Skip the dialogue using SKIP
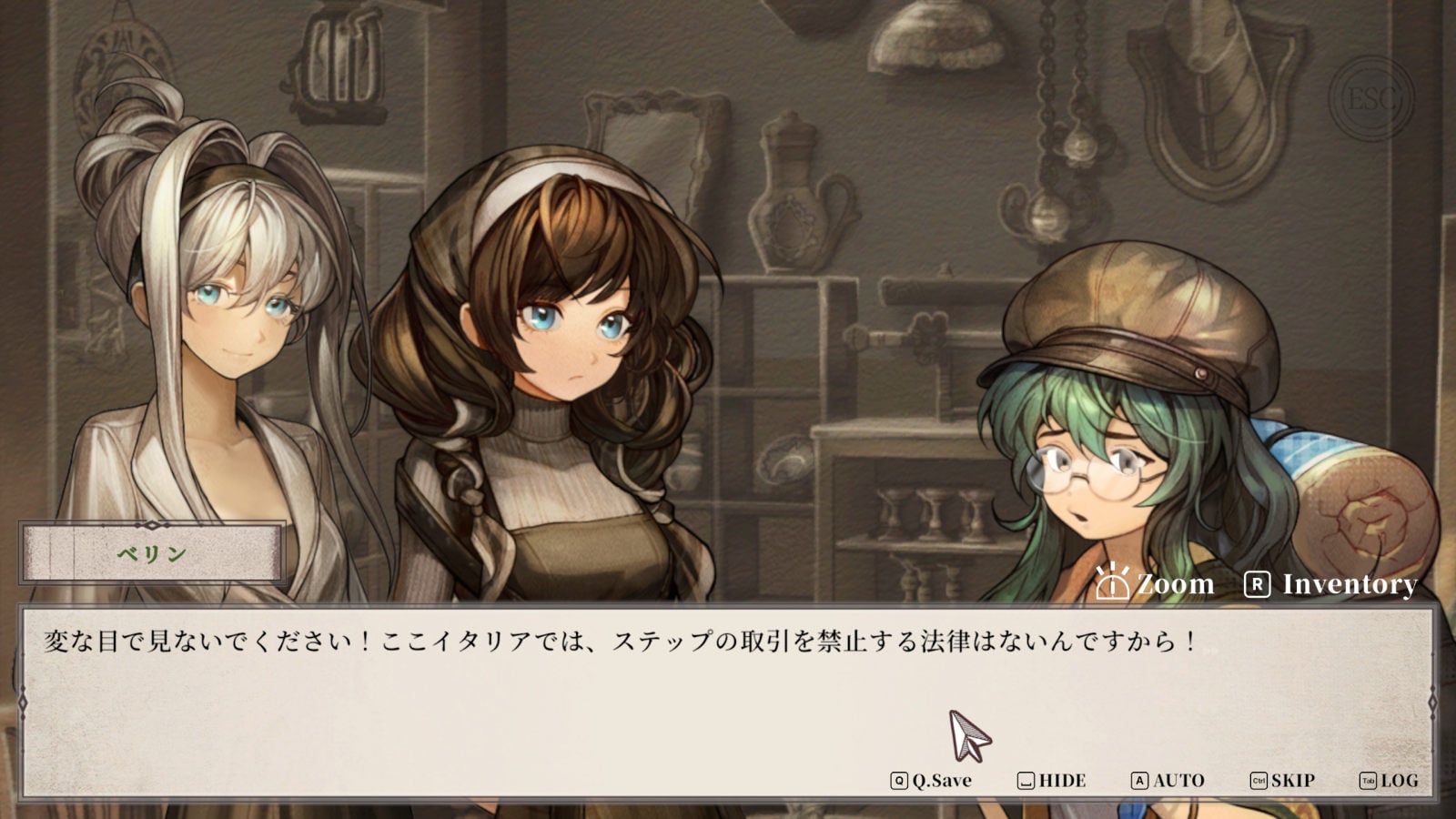 click(x=1282, y=781)
